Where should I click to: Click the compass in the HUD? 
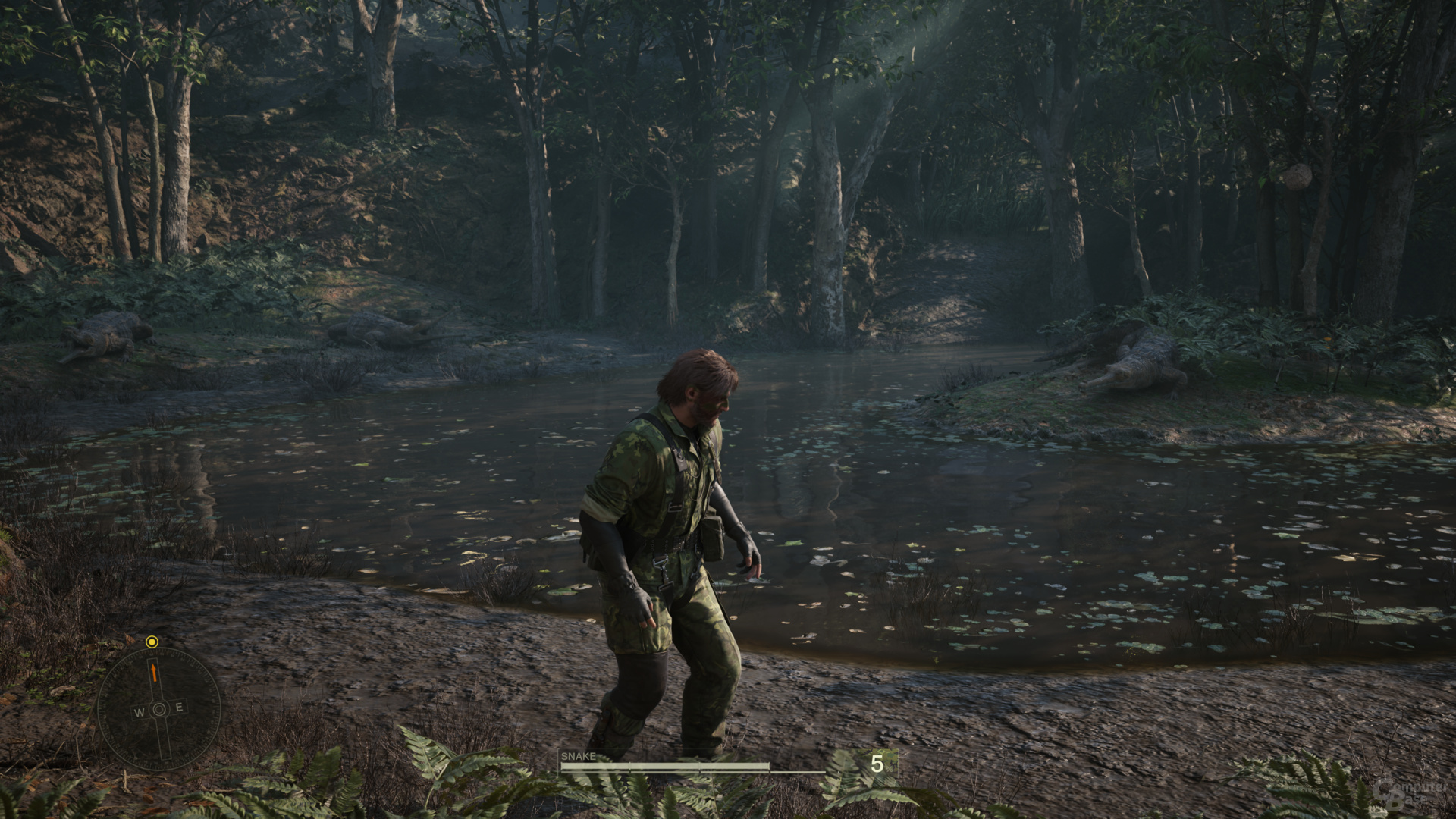click(159, 708)
